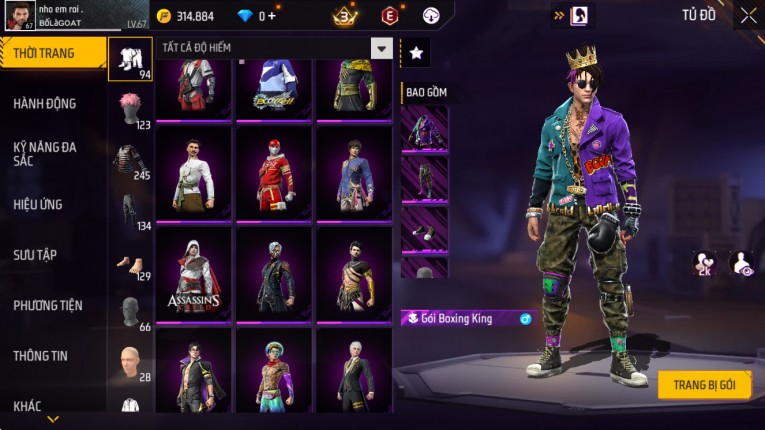Switch to the THỜI TRANG tab
The width and height of the screenshot is (765, 430).
click(52, 53)
